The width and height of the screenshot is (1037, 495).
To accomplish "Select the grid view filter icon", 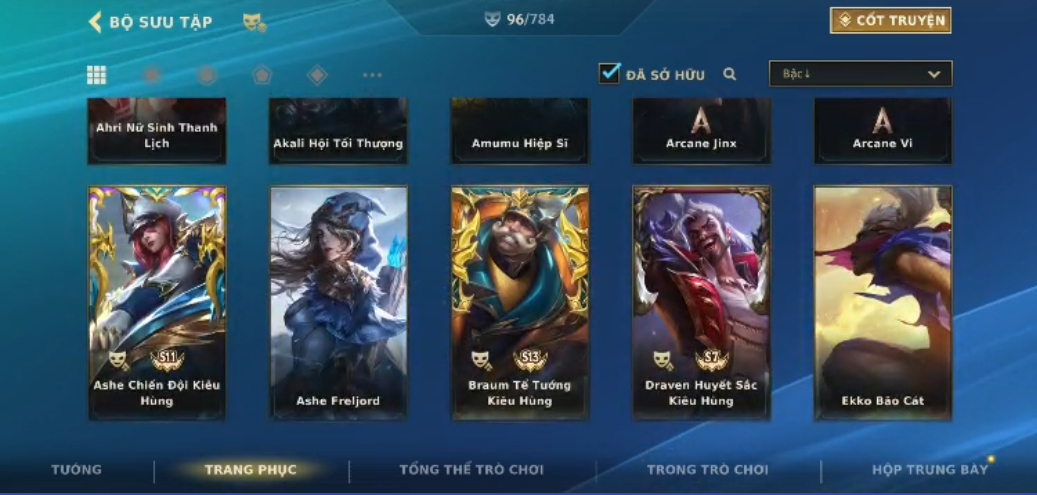I will pos(97,75).
